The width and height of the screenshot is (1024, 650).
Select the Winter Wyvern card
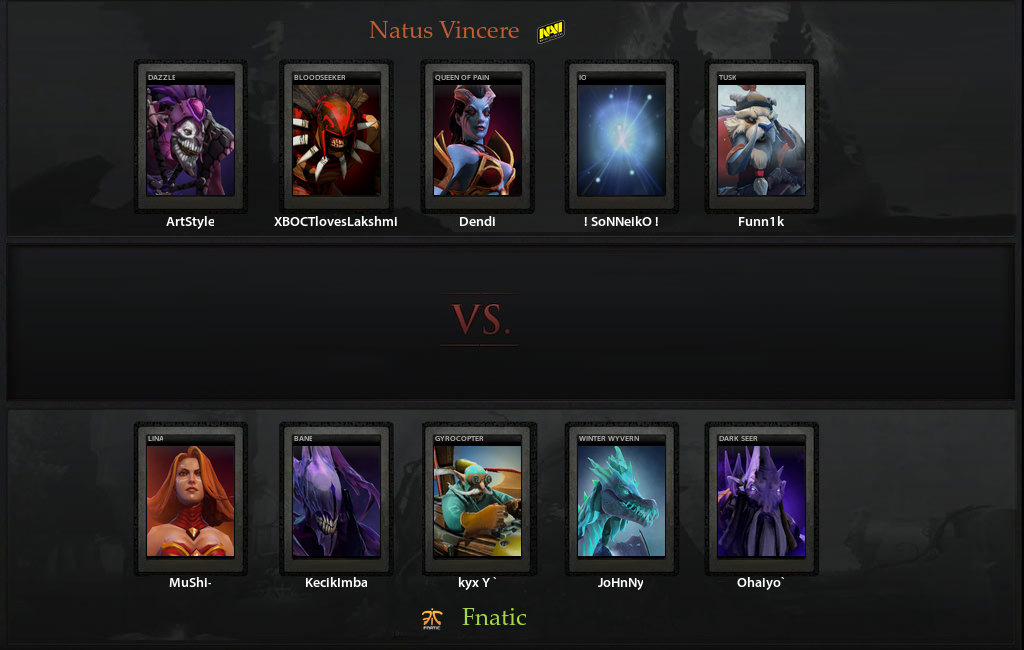tap(621, 500)
